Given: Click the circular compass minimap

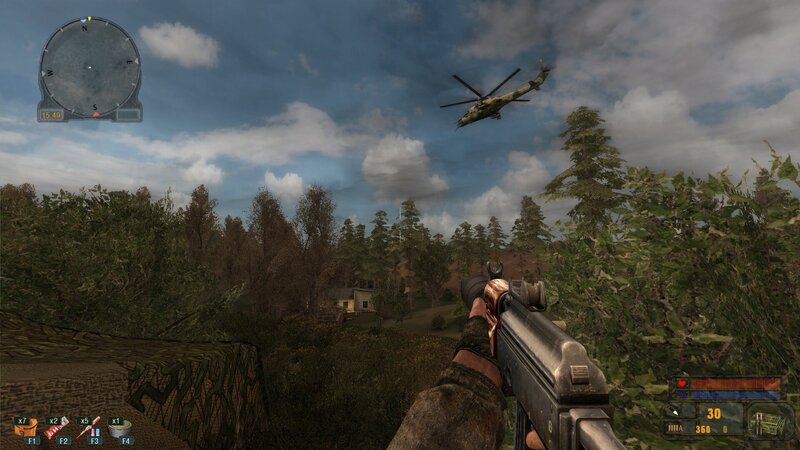Looking at the screenshot, I should click(89, 65).
